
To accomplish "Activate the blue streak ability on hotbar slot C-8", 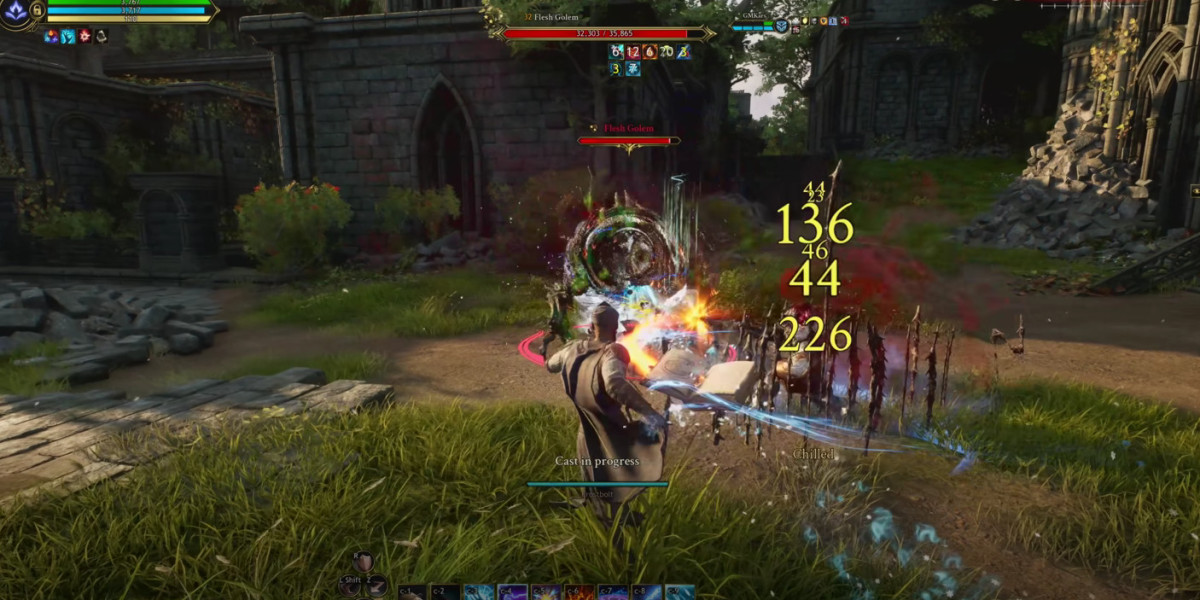I will click(647, 593).
